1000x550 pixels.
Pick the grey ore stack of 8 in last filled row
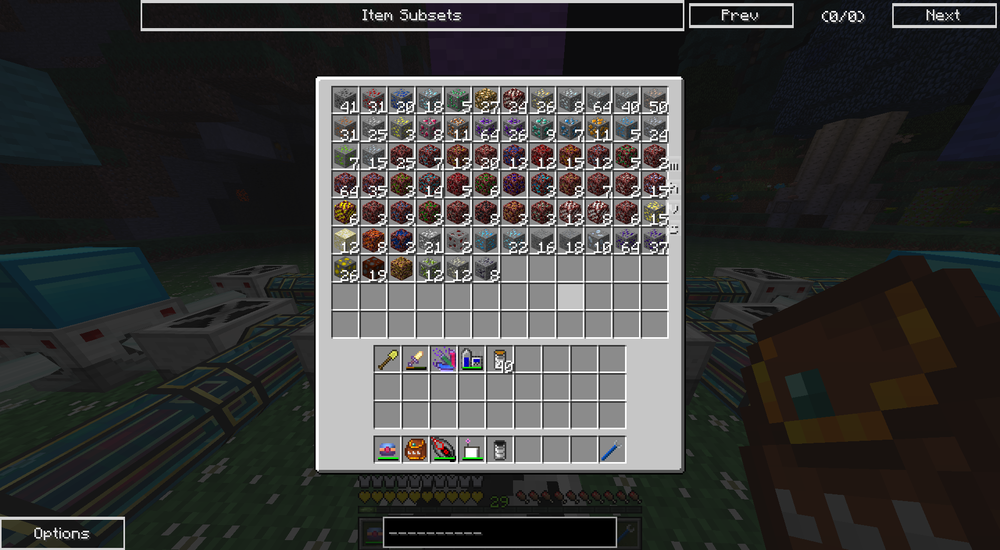click(x=485, y=268)
